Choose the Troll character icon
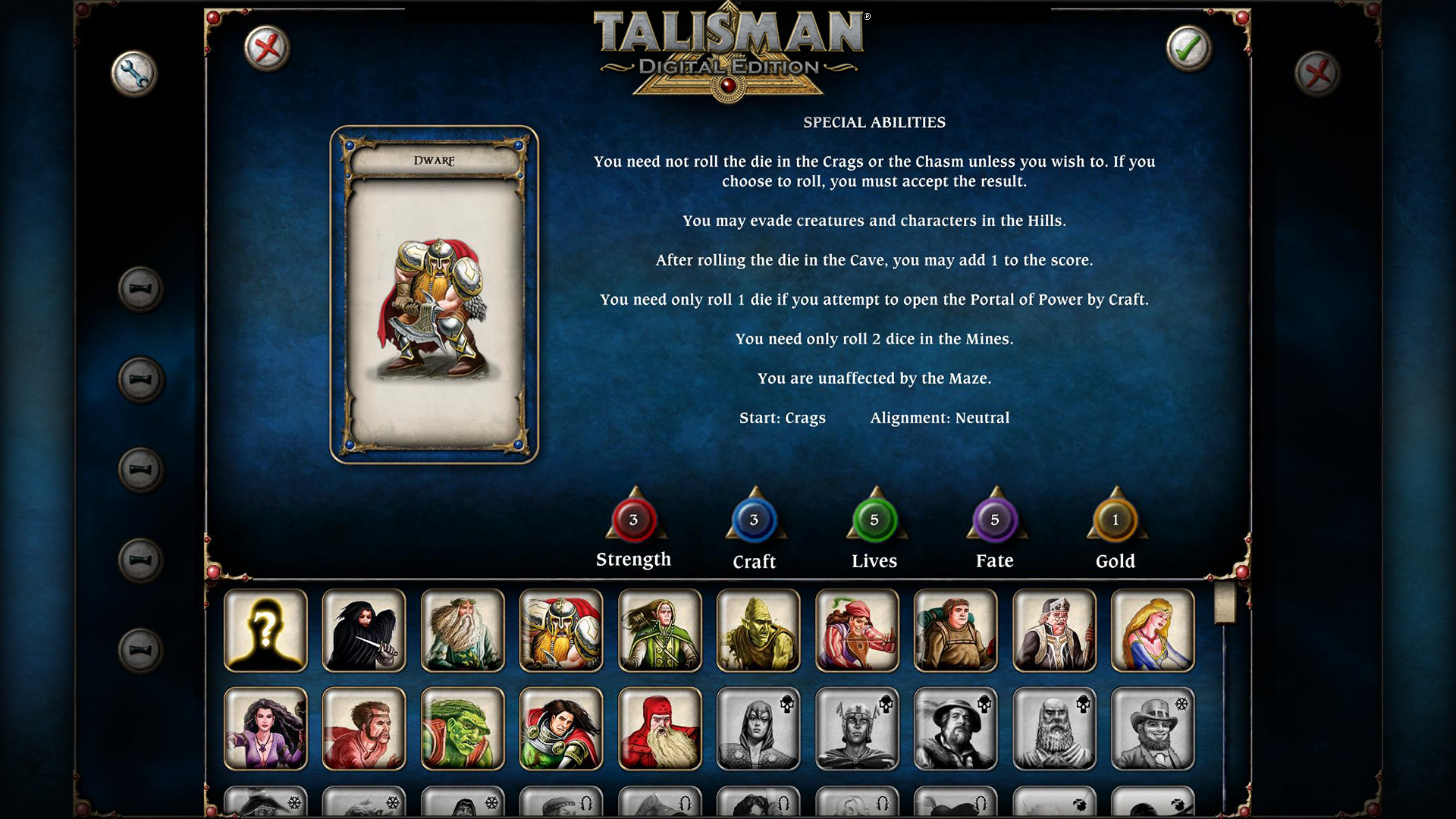Viewport: 1456px width, 819px height. pos(463,728)
